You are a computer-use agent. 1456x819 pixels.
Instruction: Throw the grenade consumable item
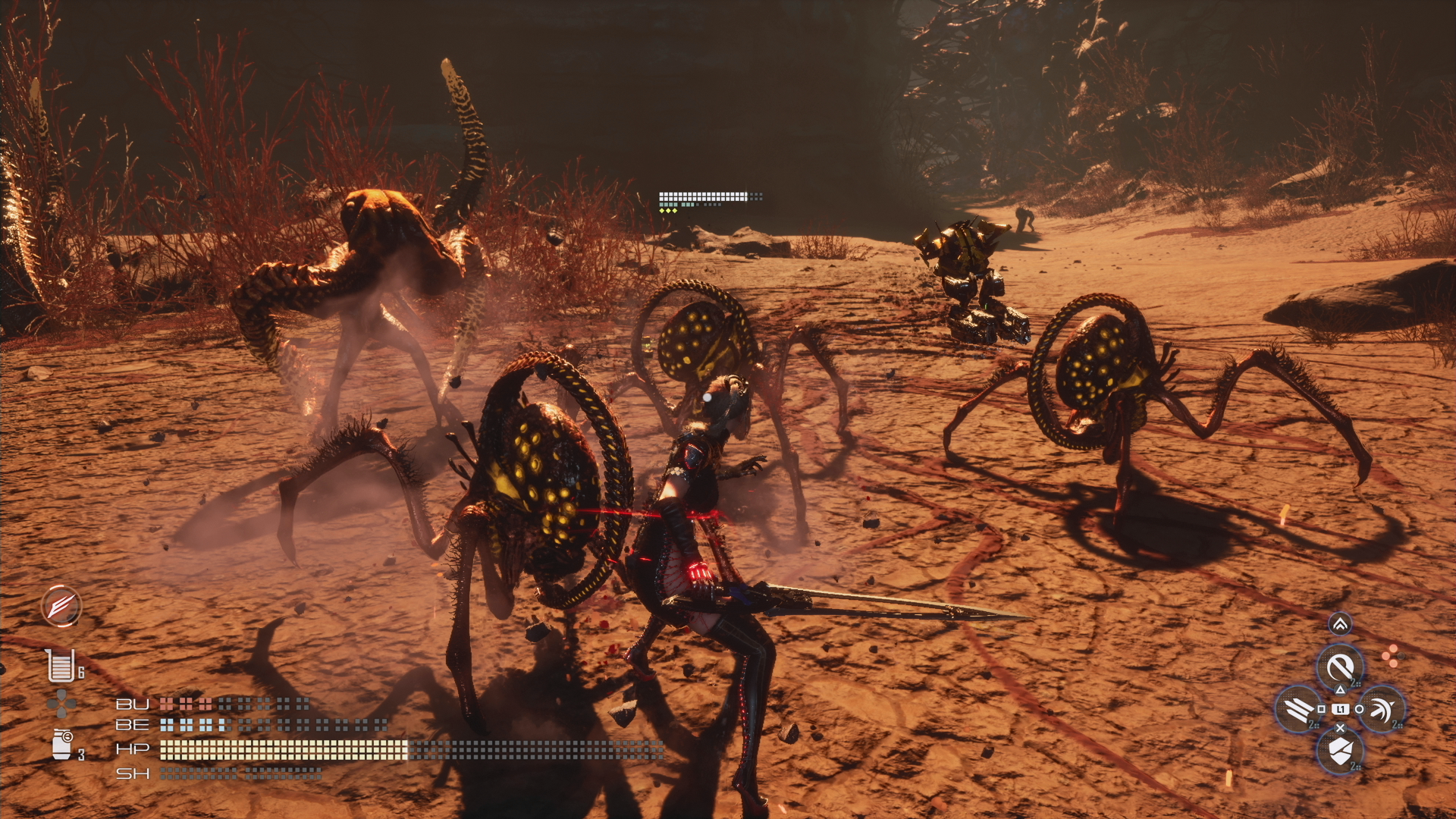coord(62,743)
